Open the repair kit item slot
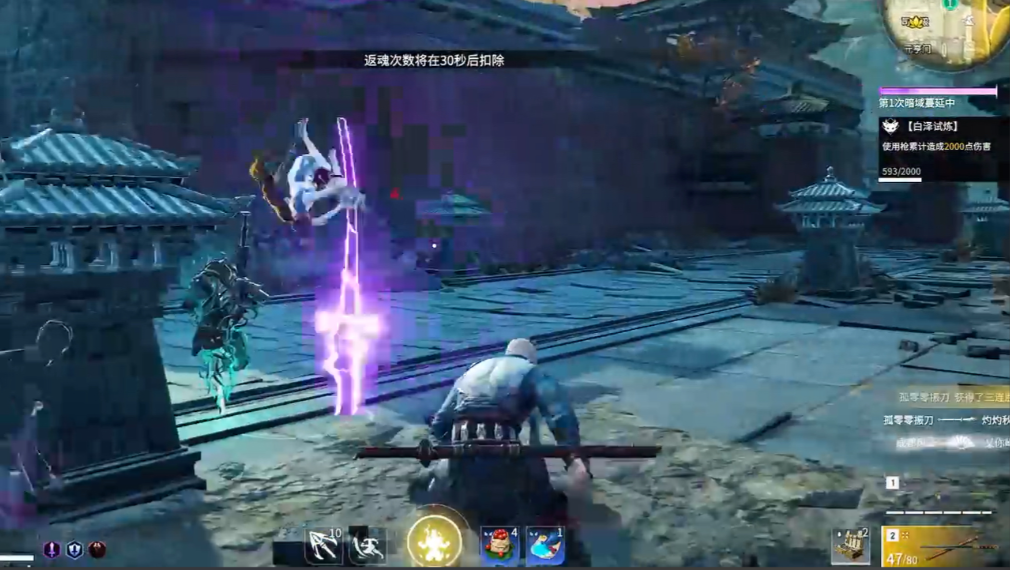 (851, 546)
